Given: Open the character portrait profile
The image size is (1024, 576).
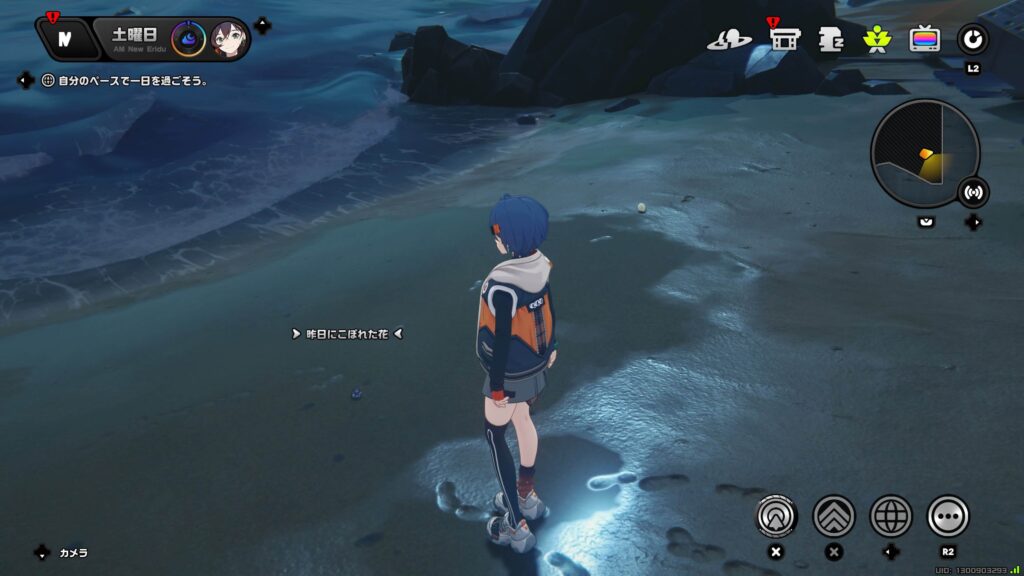Looking at the screenshot, I should coord(229,39).
